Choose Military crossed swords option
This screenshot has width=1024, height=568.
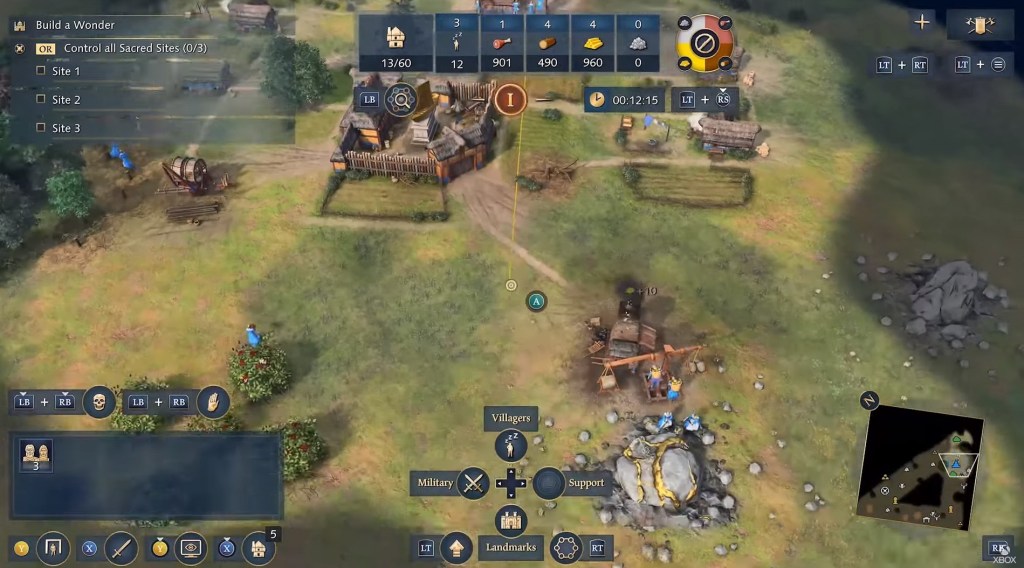click(x=473, y=483)
